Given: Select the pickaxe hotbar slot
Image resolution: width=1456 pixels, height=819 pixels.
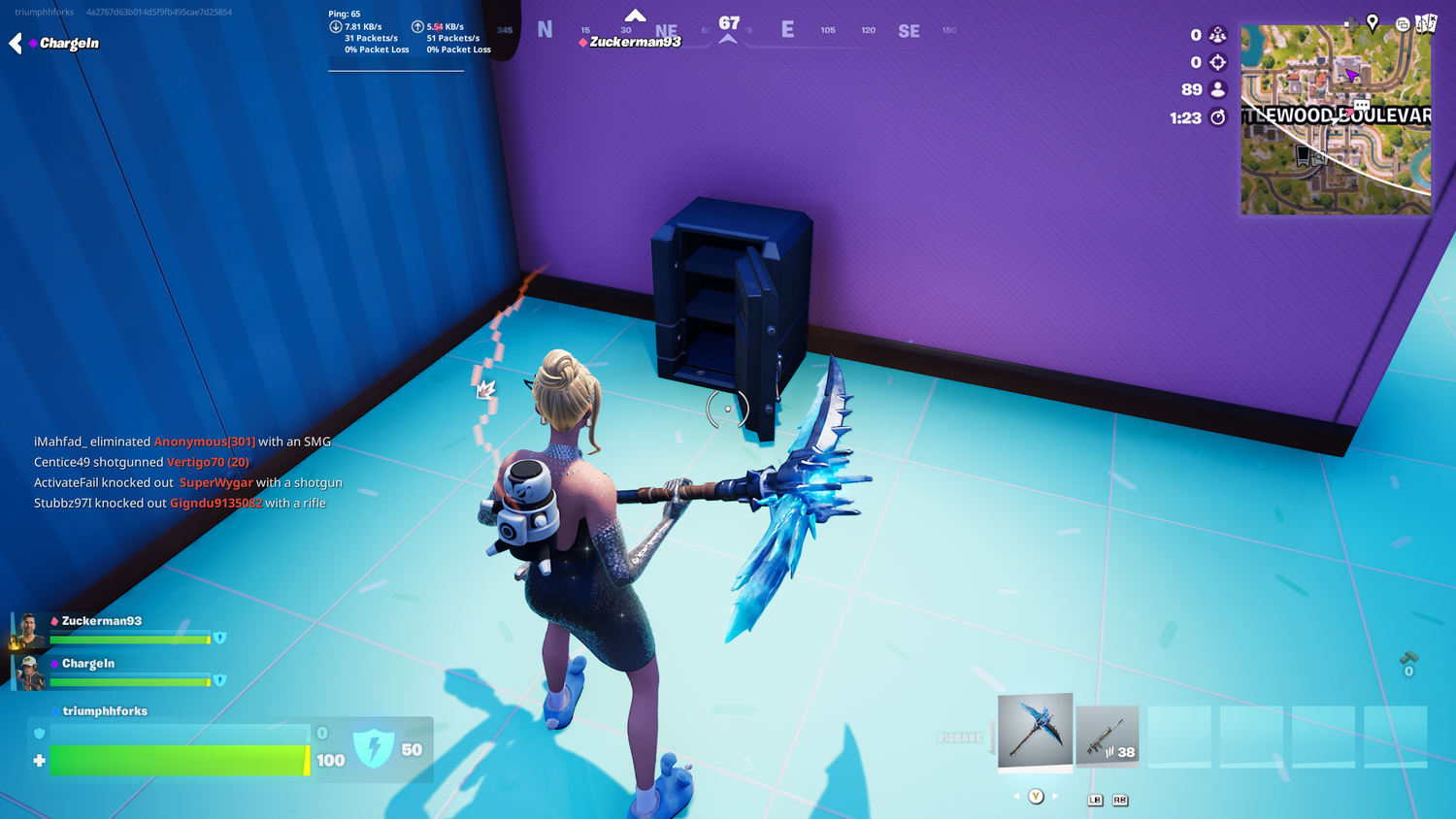Looking at the screenshot, I should click(1035, 731).
